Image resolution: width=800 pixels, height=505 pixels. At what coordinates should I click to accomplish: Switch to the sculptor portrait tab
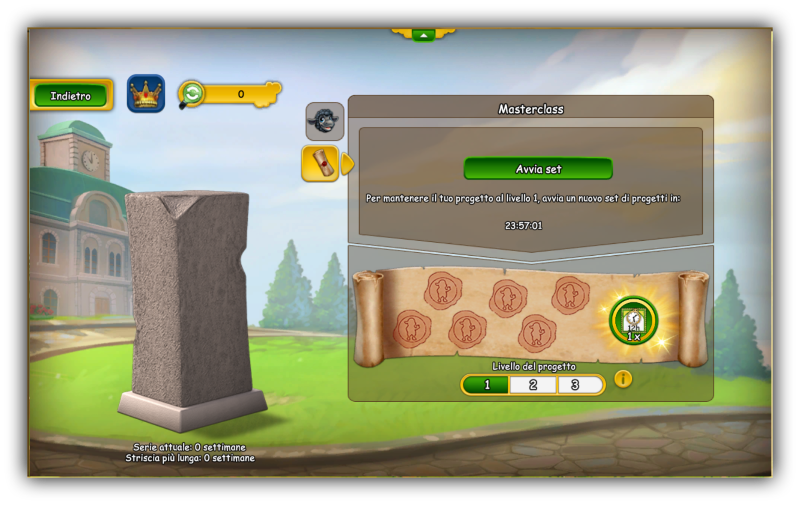point(325,121)
